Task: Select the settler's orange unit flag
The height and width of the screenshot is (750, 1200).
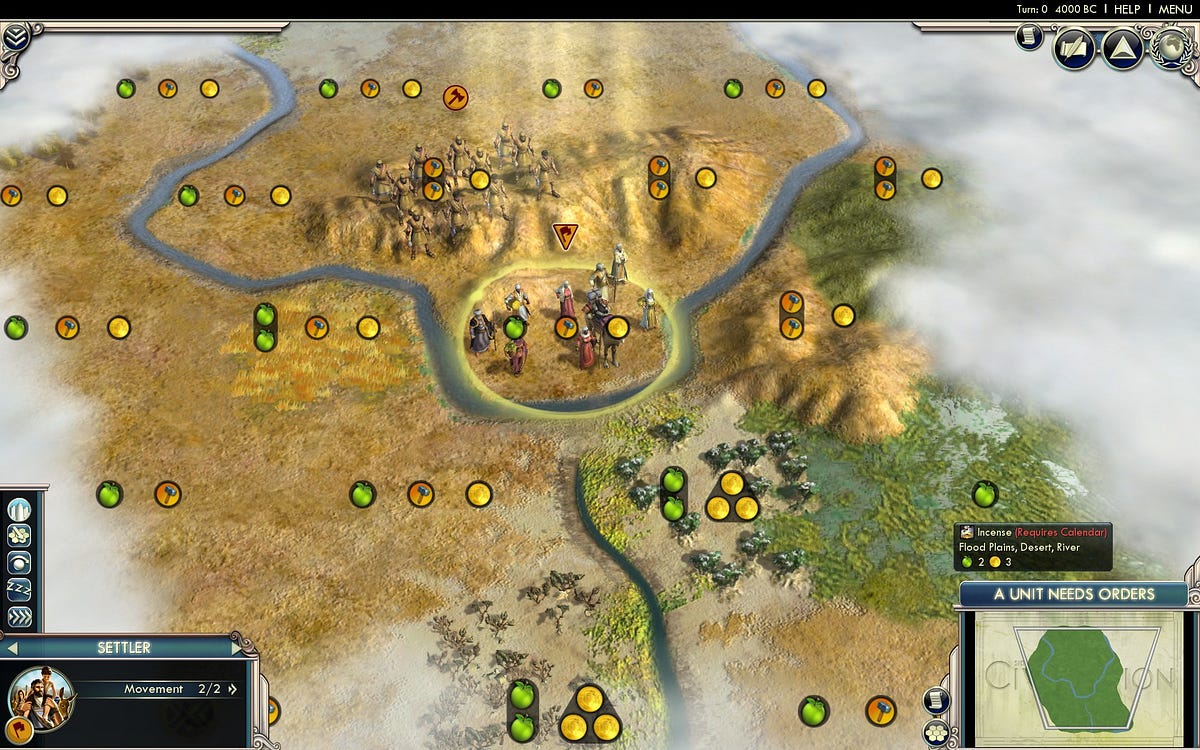Action: (565, 237)
